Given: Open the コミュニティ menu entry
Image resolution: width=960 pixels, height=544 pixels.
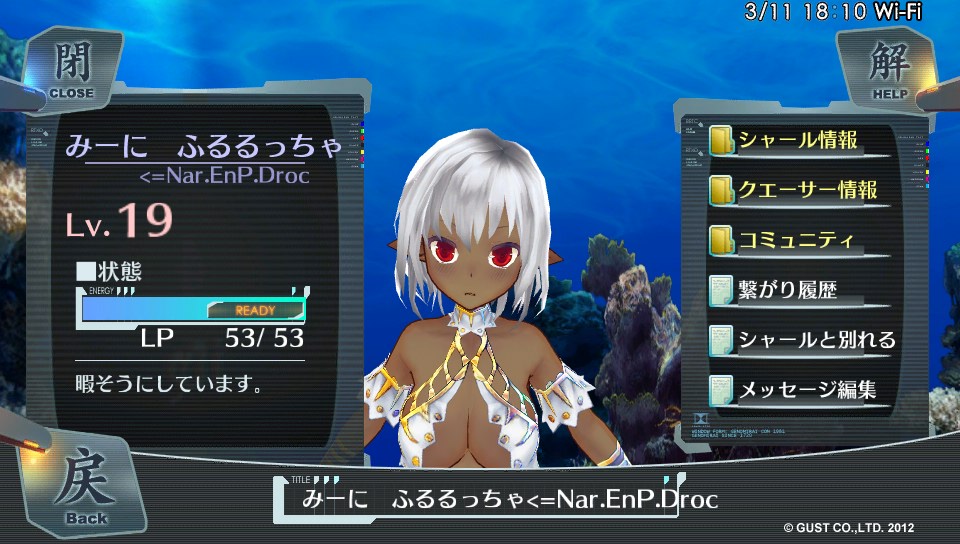Looking at the screenshot, I should (798, 241).
